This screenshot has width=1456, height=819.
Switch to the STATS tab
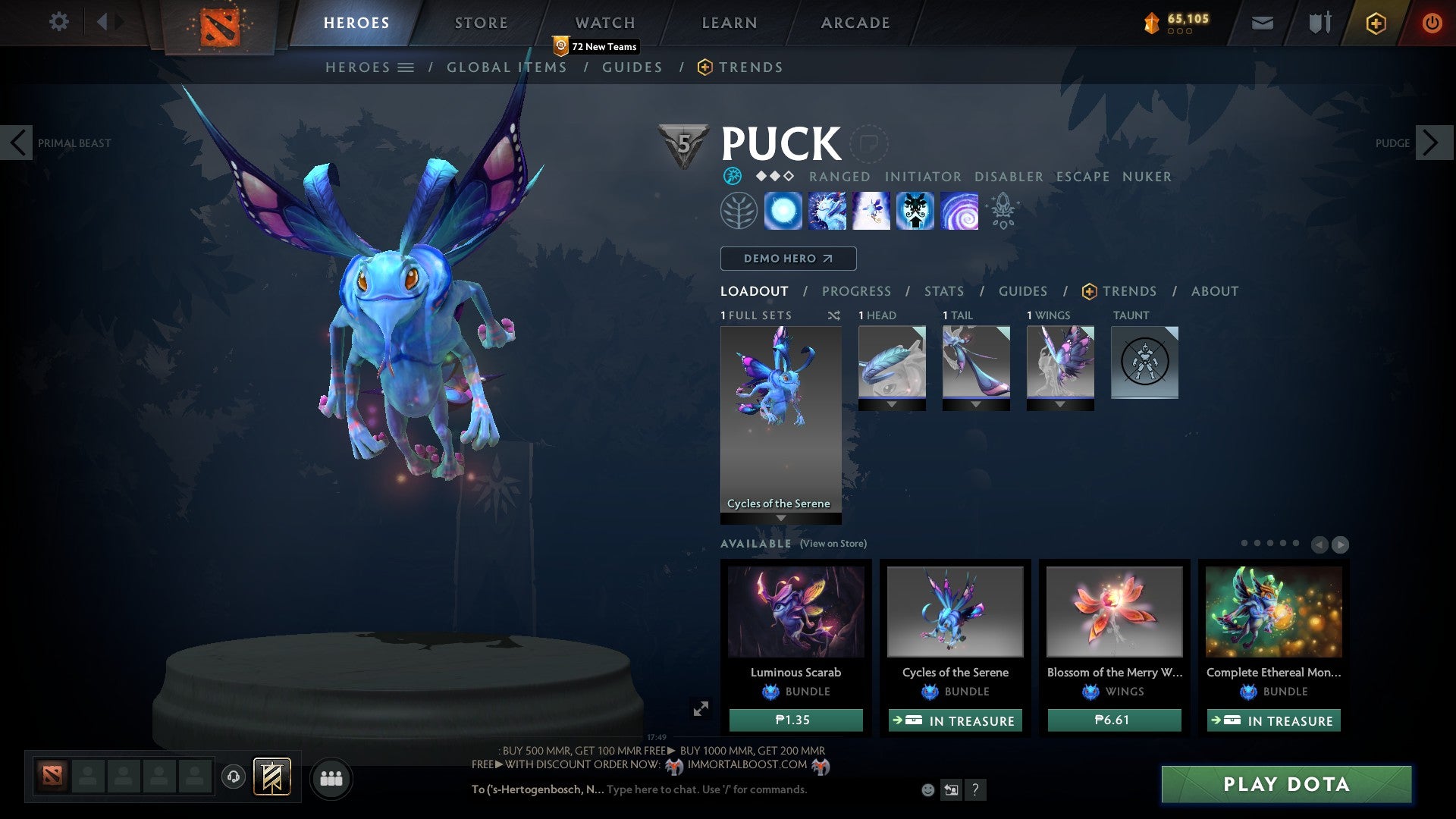(x=943, y=290)
